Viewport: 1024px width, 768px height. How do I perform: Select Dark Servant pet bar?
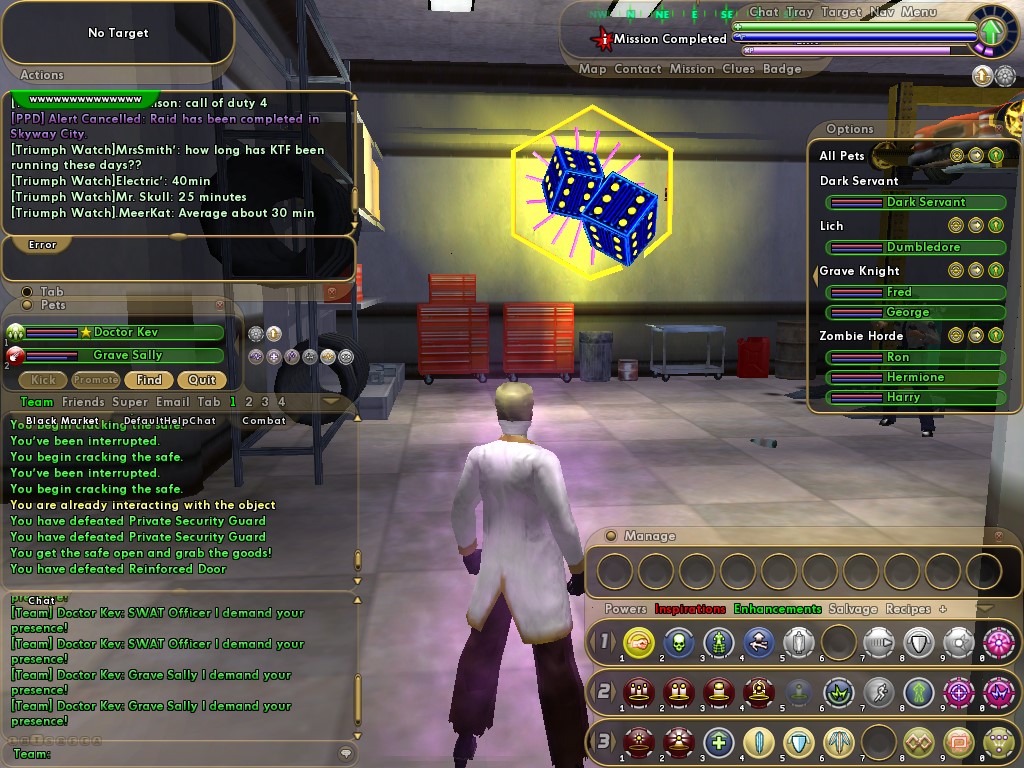pos(925,202)
